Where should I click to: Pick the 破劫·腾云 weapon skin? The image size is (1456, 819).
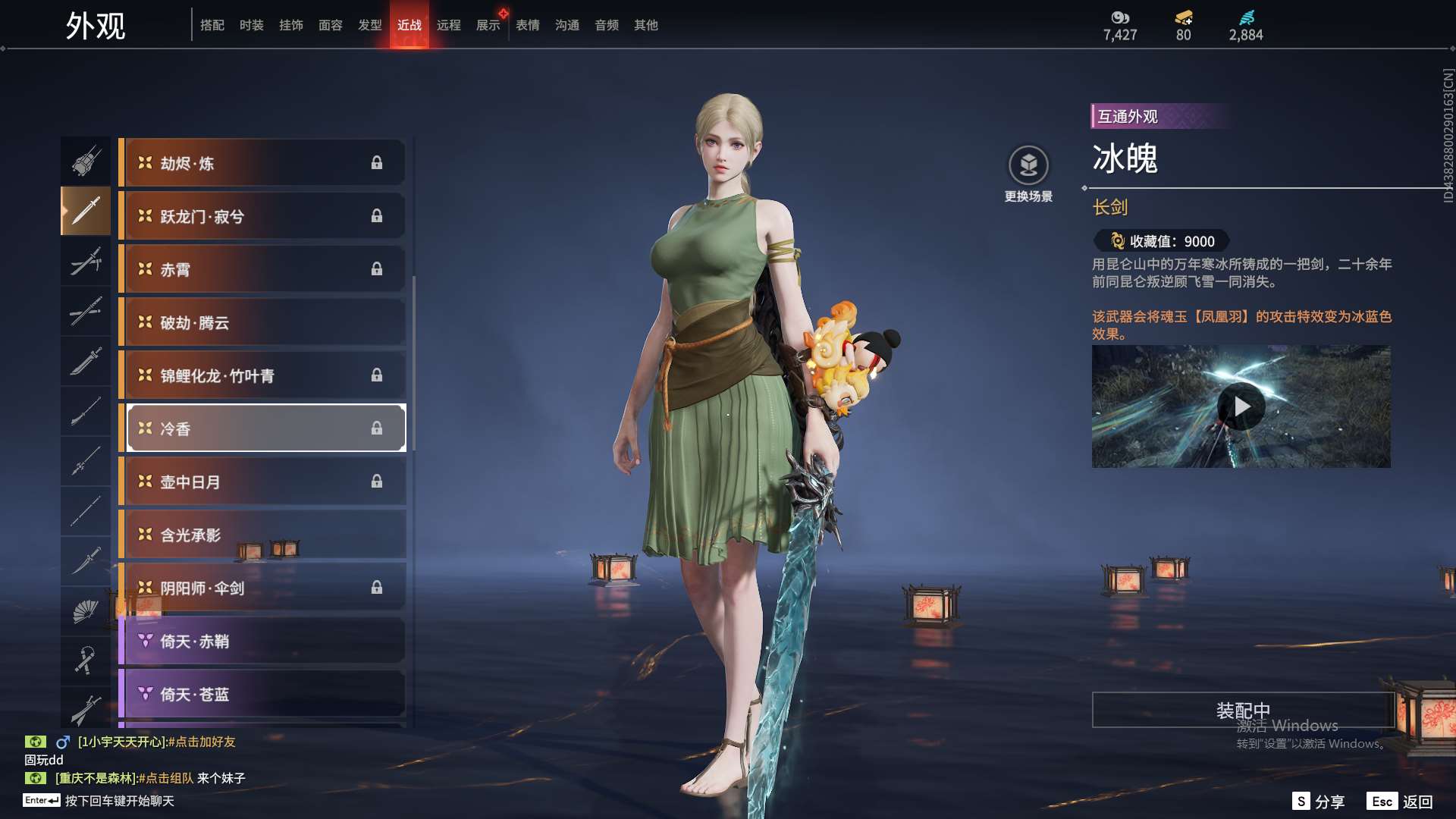(x=262, y=322)
